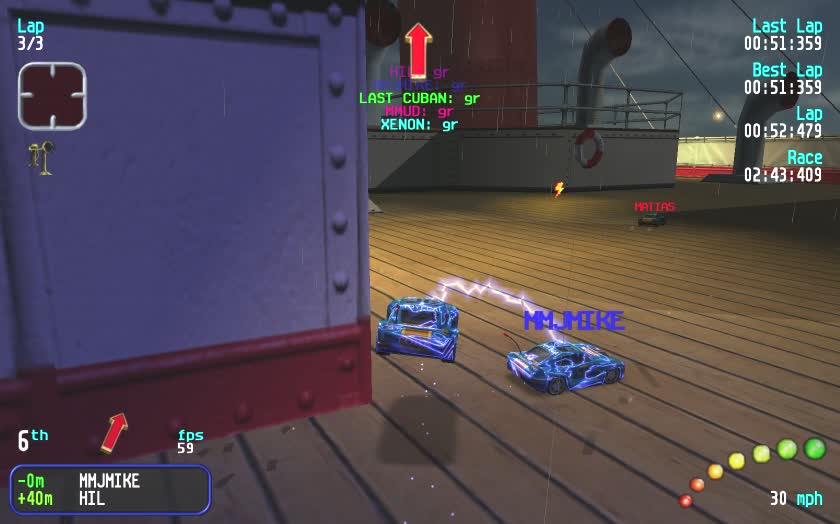
Task: Click the small red arrow beside the position
Action: [116, 432]
